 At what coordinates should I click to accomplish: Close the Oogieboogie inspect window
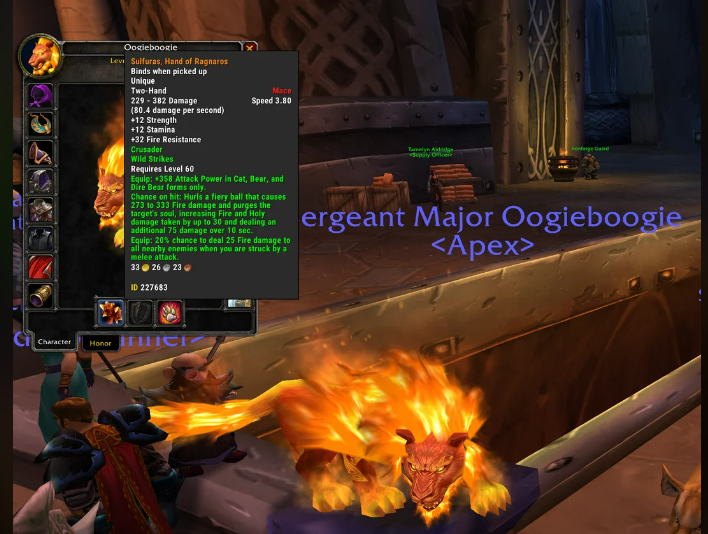pyautogui.click(x=250, y=47)
